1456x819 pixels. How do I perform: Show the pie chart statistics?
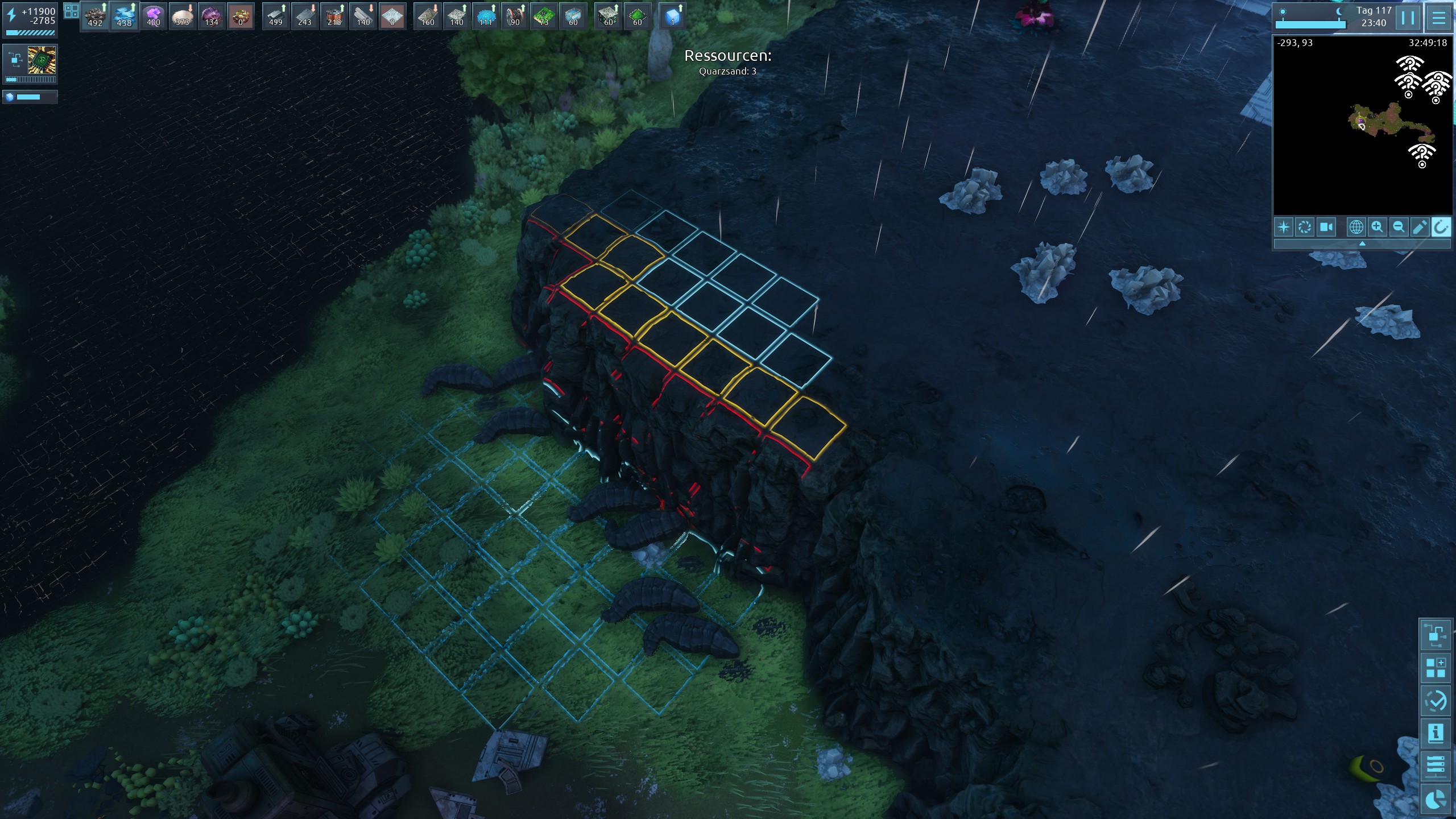(1434, 799)
